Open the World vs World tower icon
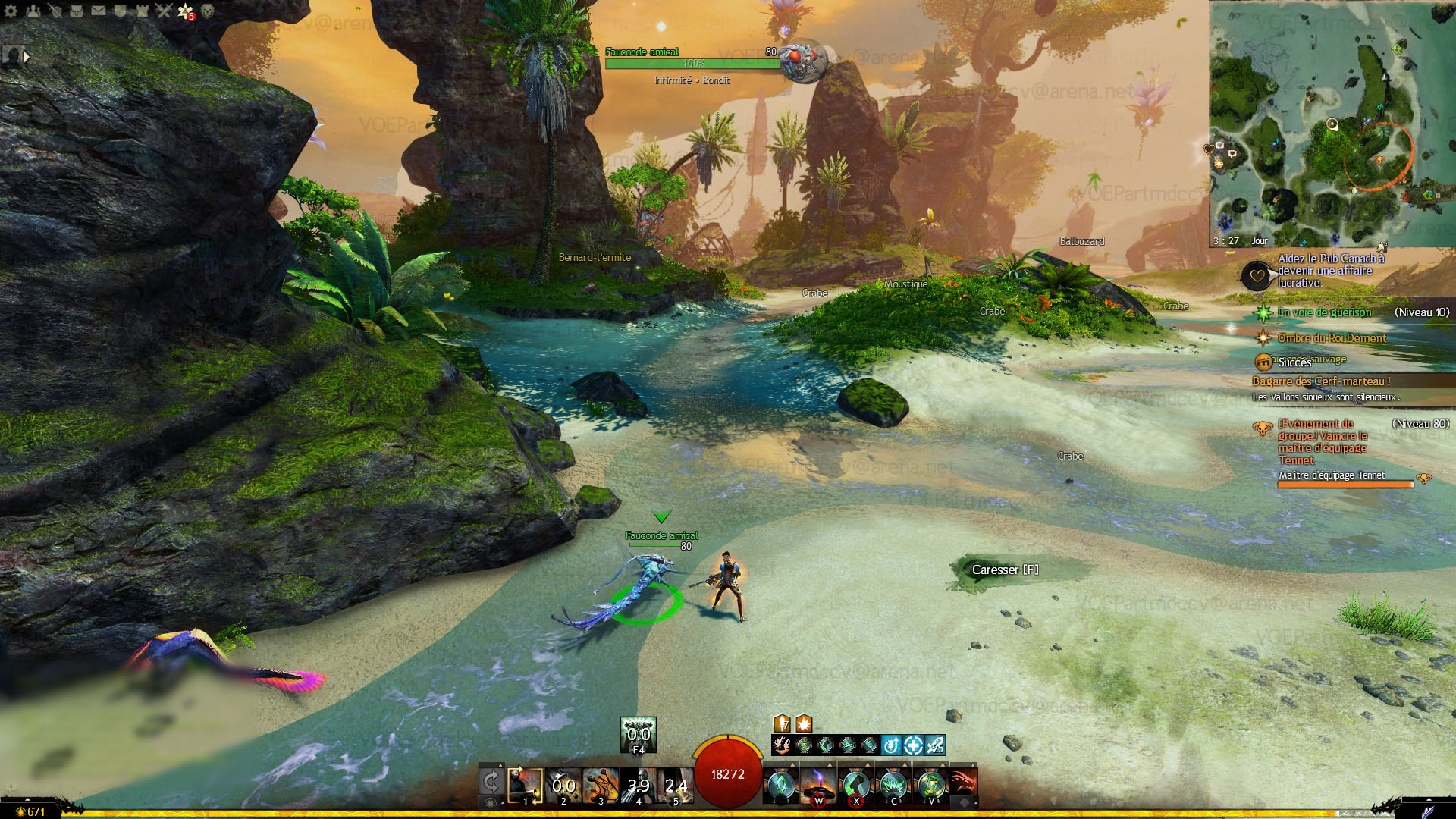Viewport: 1456px width, 819px height. [143, 11]
